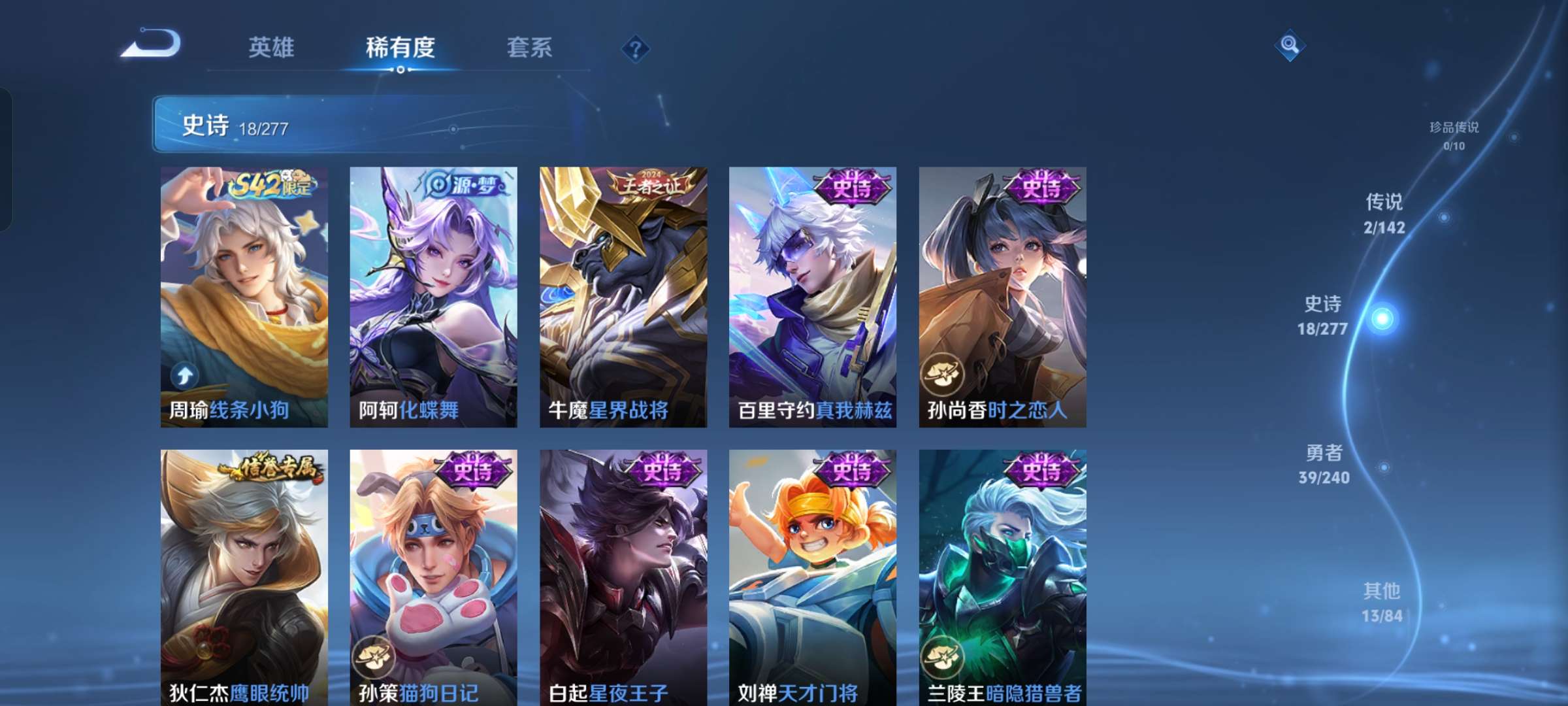View the 牛魔星界战将 skin
Image resolution: width=1568 pixels, height=706 pixels.
[x=622, y=294]
